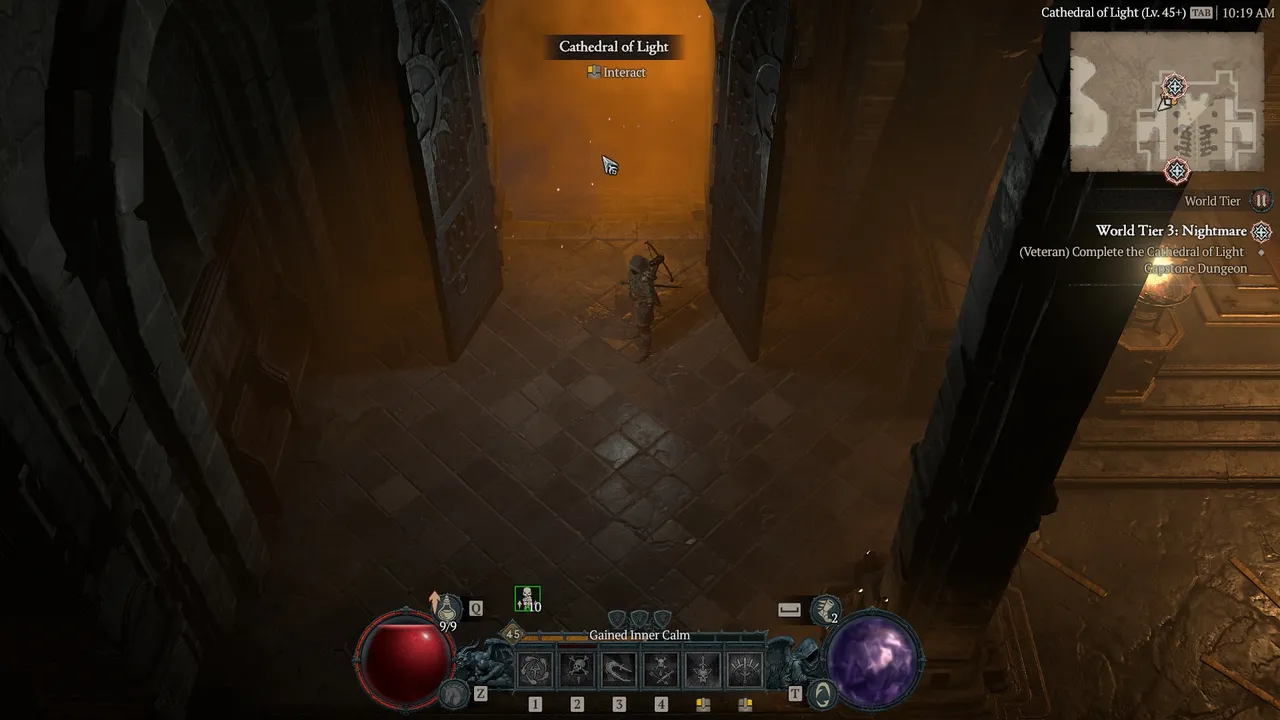Select the sword and skull skill slot
Image resolution: width=1280 pixels, height=720 pixels.
(703, 669)
